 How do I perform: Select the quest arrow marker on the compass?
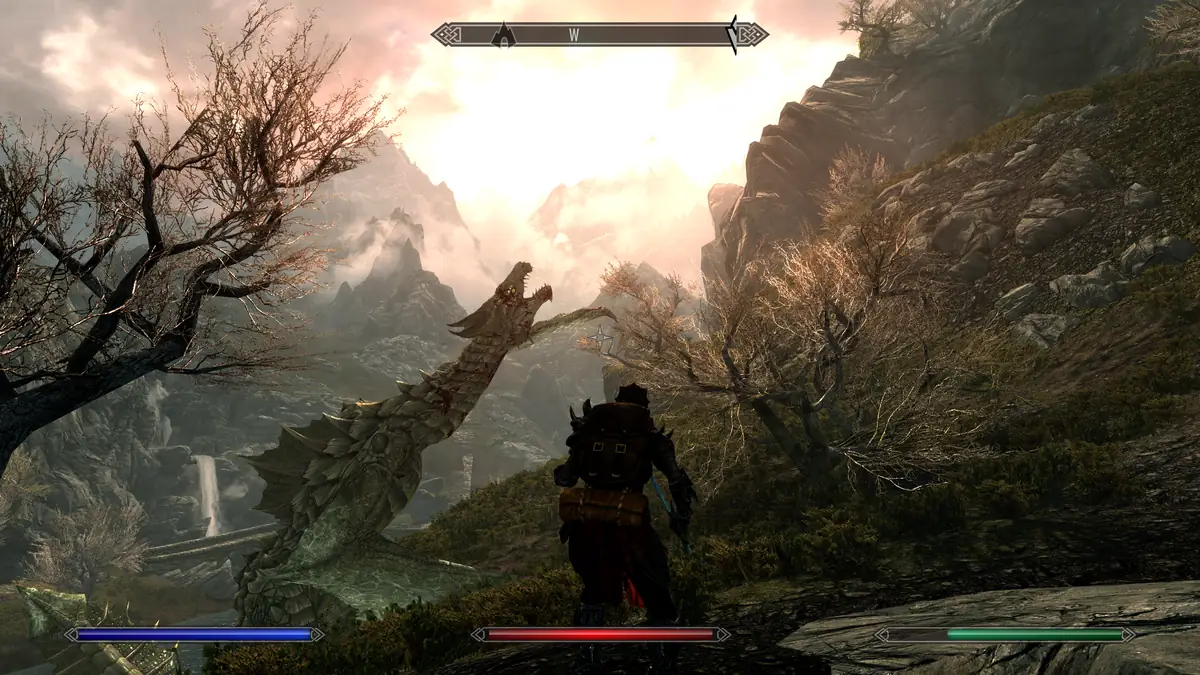pos(733,34)
